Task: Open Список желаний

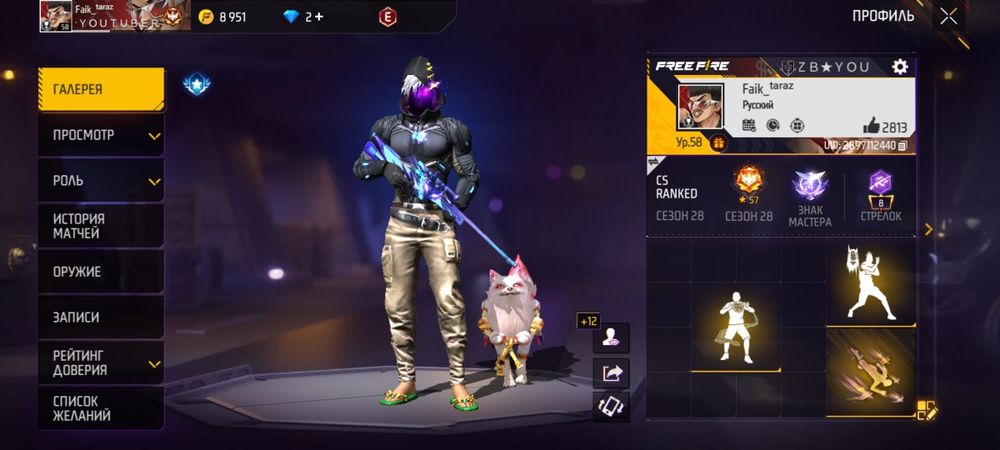Action: coord(101,408)
